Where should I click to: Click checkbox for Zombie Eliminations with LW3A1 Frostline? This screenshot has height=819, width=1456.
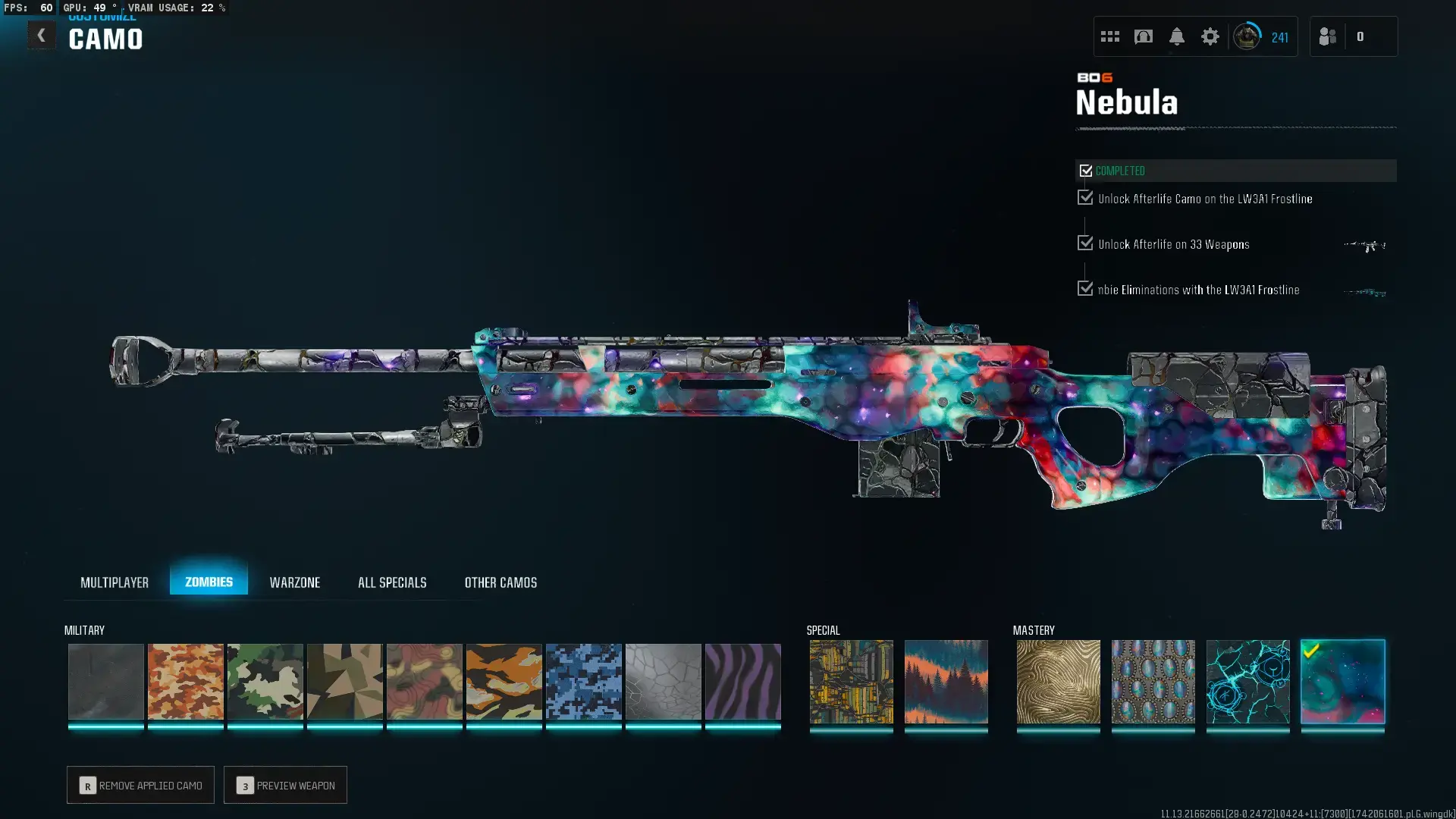[x=1084, y=287]
